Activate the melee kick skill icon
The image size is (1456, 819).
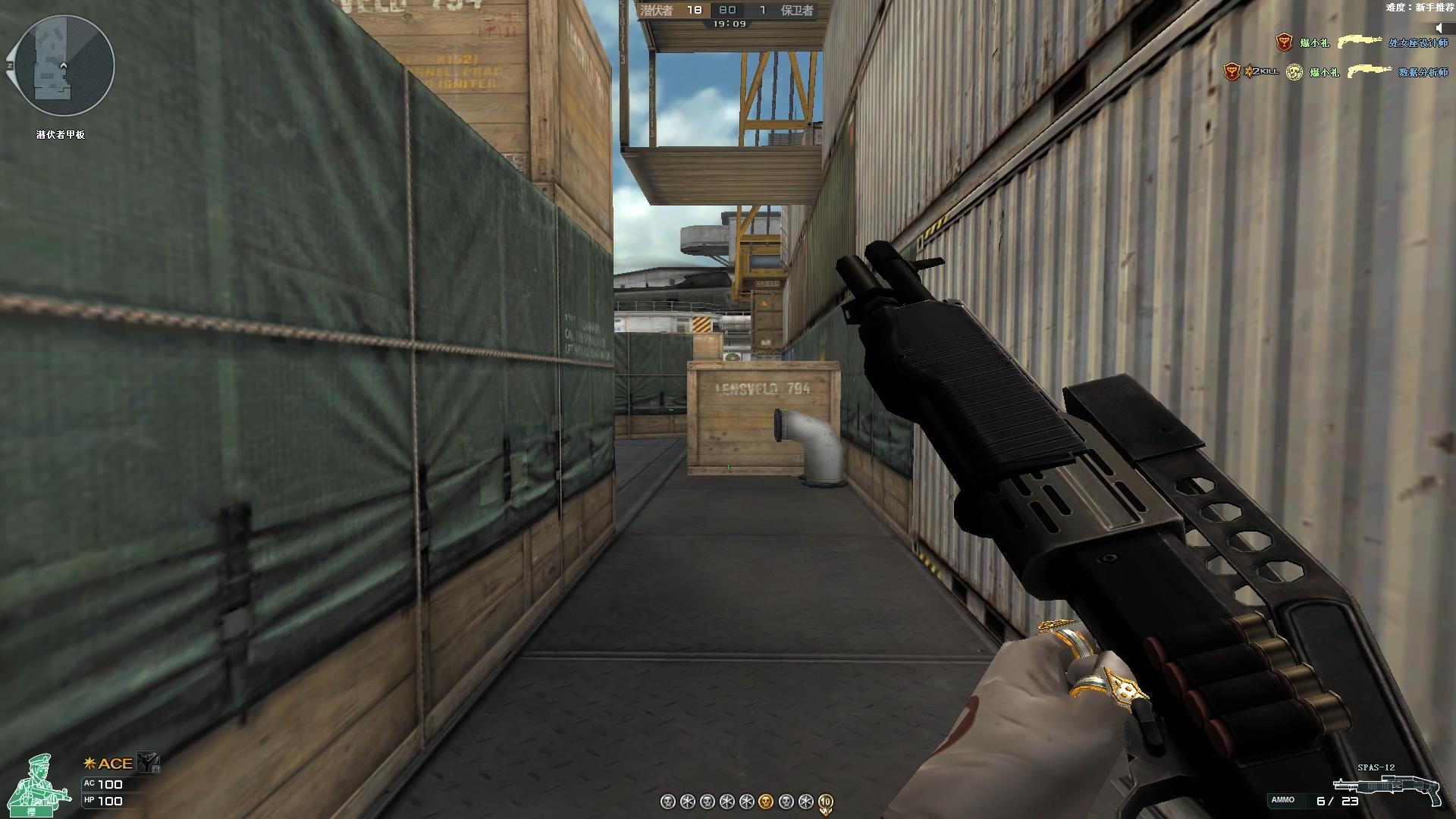[148, 762]
